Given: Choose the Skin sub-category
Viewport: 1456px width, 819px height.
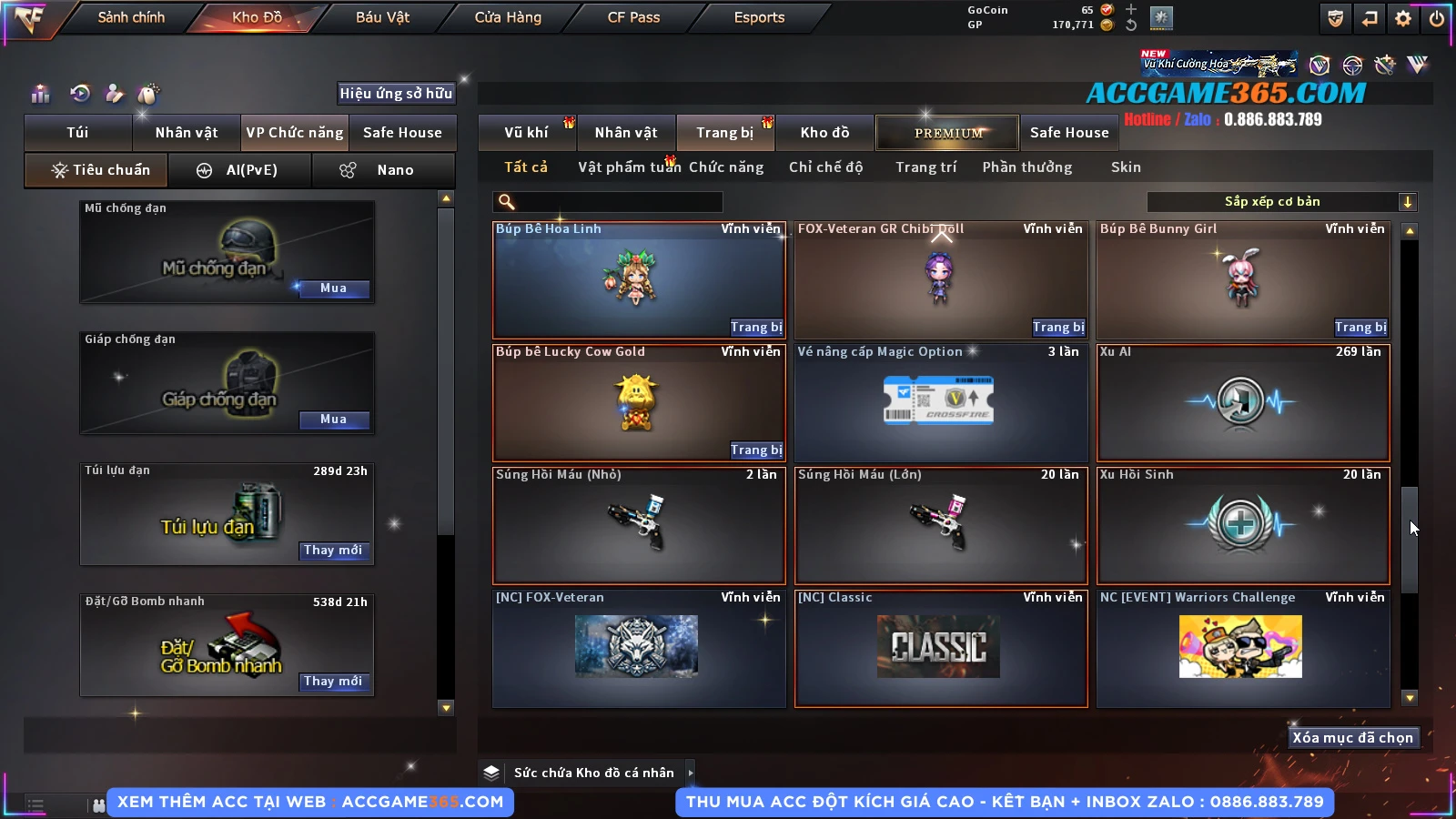Looking at the screenshot, I should coord(1126,167).
